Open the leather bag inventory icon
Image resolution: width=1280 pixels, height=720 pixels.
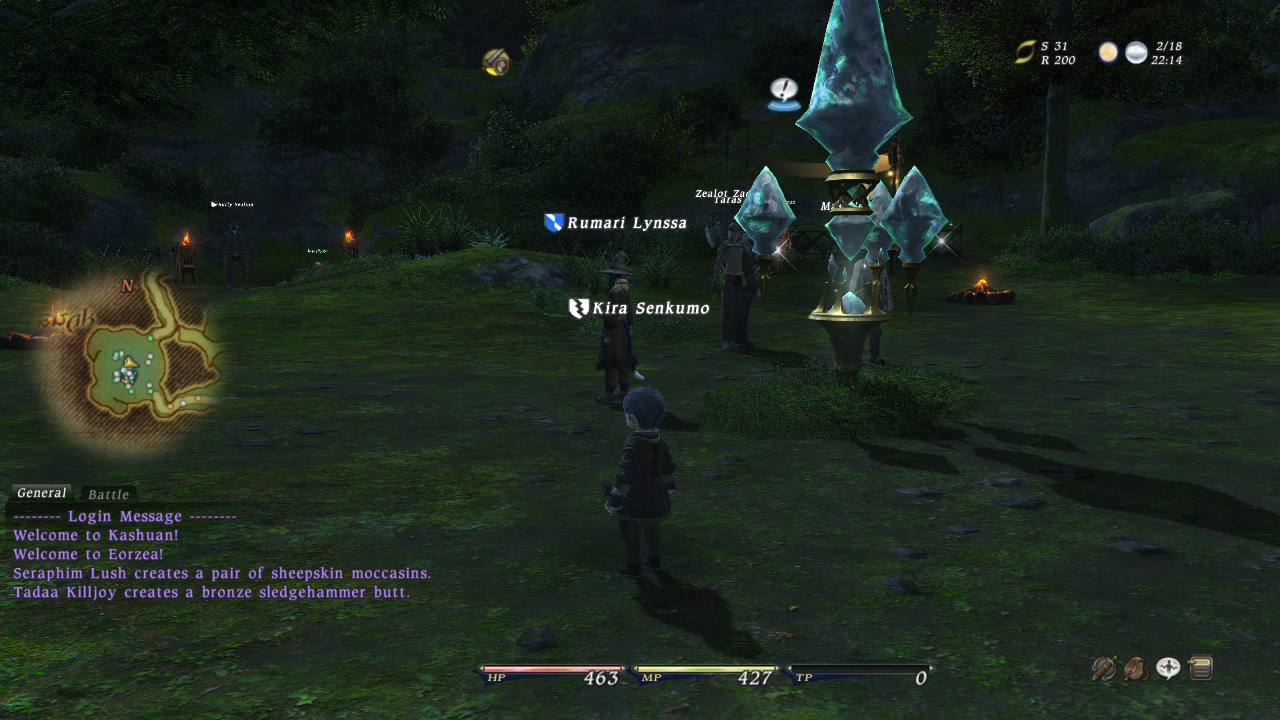[x=1136, y=668]
